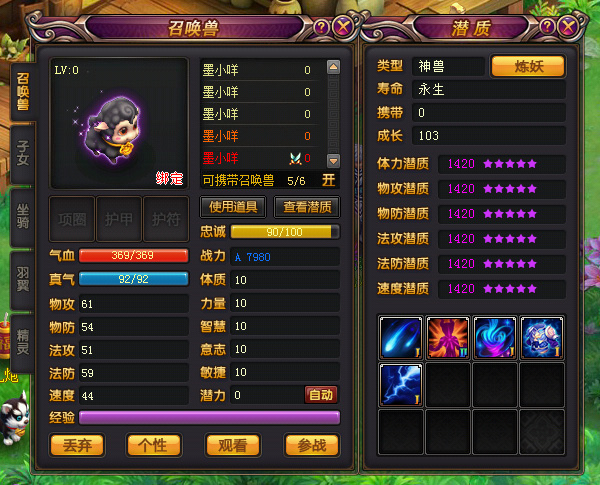Viewport: 600px width, 485px height.
Task: Close the 召唤兽 pet panel
Action: click(x=343, y=27)
